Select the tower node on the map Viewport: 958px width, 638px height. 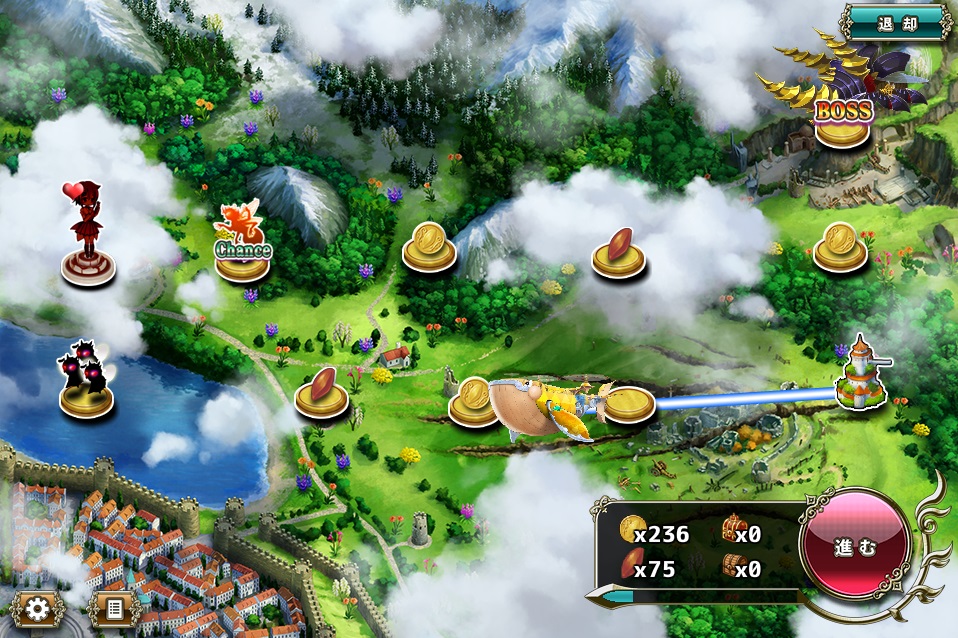tap(860, 376)
